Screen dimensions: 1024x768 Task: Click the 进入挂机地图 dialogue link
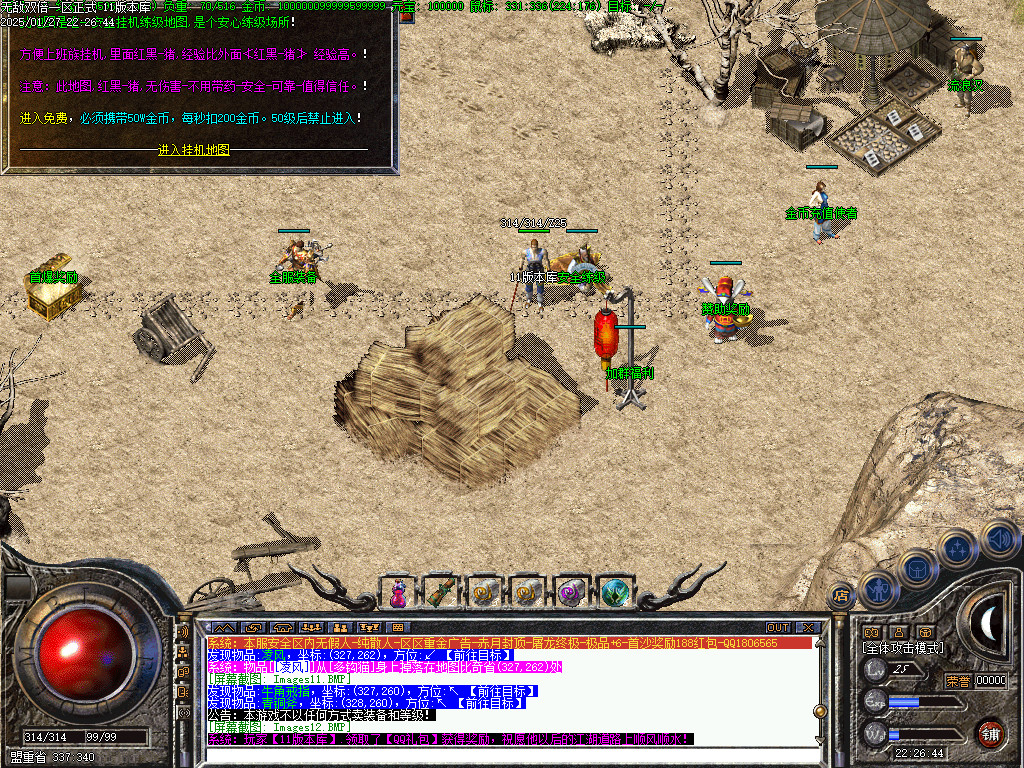click(194, 150)
